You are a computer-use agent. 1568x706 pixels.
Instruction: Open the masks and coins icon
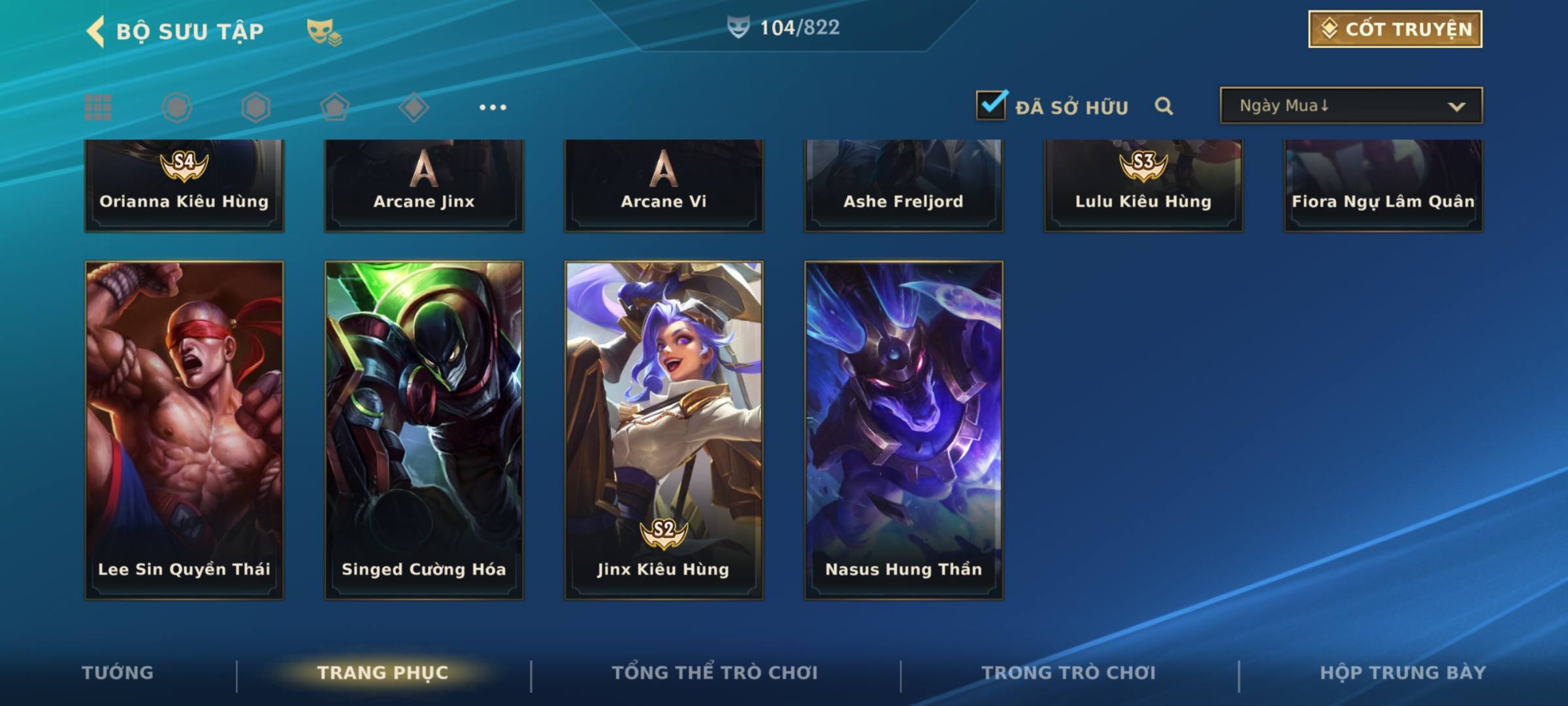(x=324, y=32)
